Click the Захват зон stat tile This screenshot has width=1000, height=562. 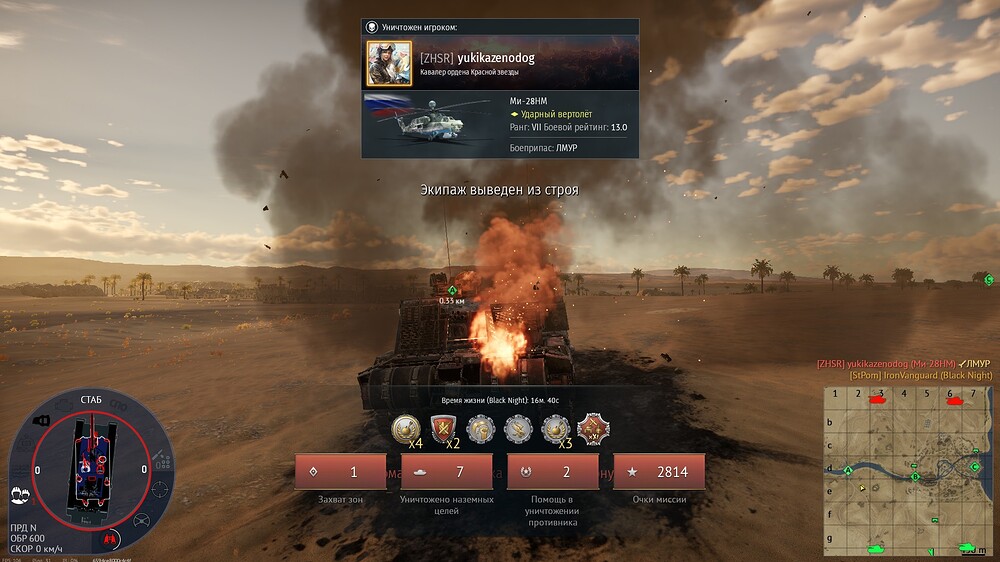coord(341,472)
